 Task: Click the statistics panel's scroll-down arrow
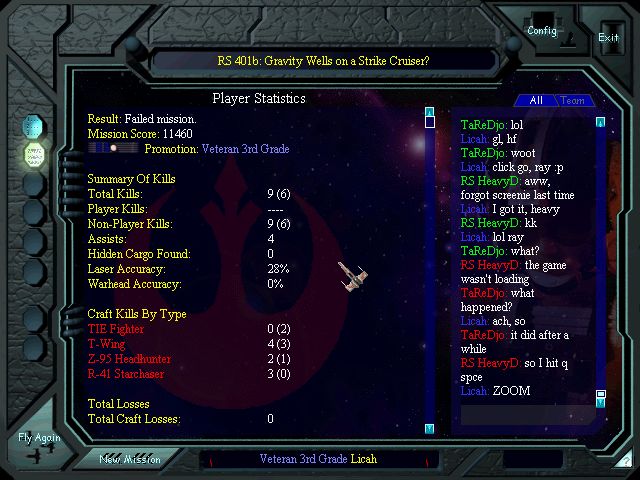429,429
